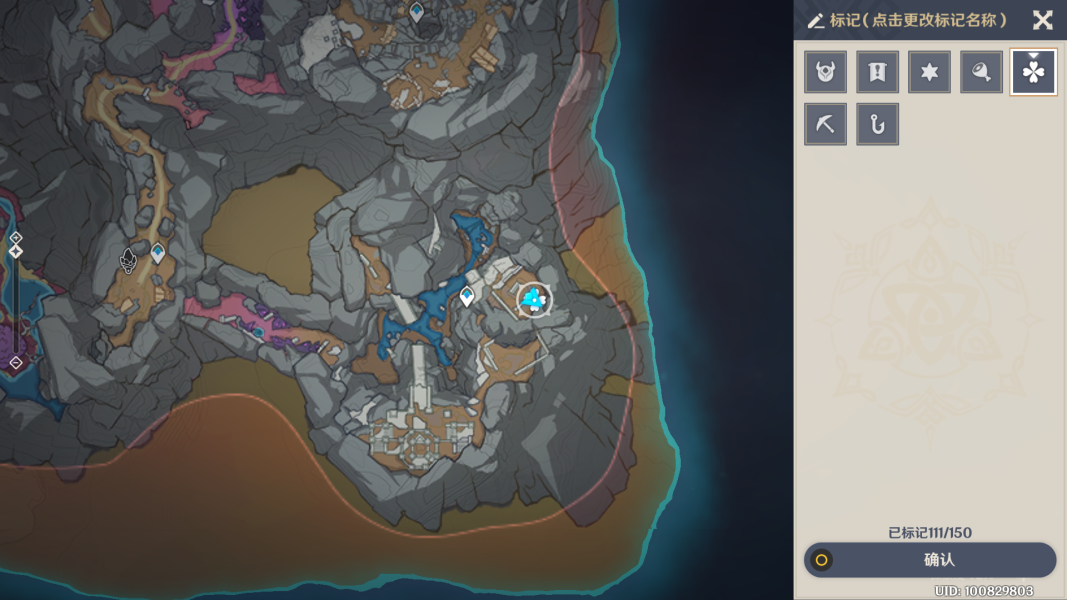Edit the marker name title field
The height and width of the screenshot is (600, 1067).
(918, 20)
